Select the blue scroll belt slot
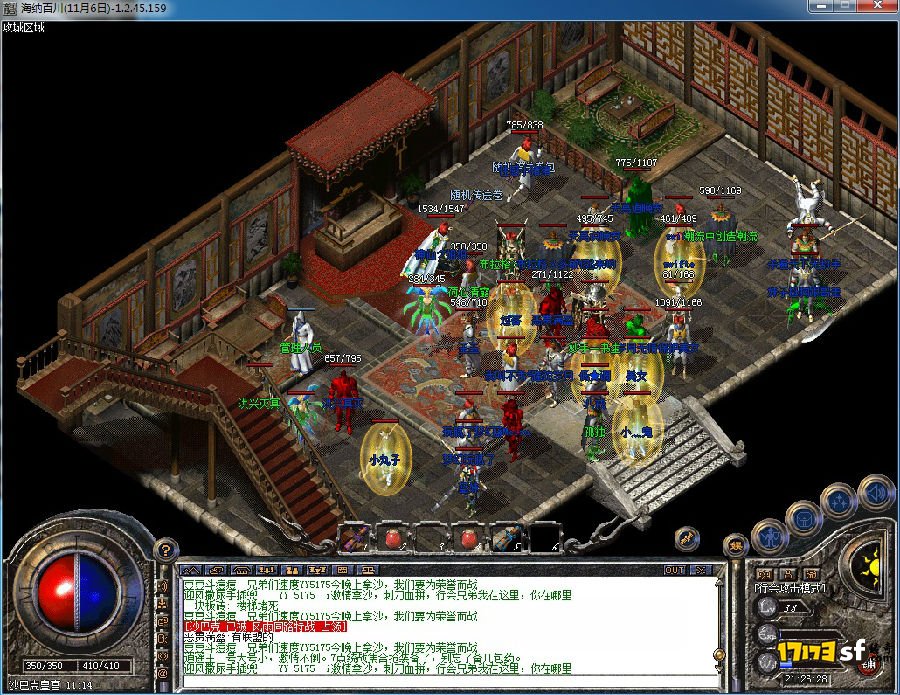Viewport: 900px width, 695px height. click(505, 539)
